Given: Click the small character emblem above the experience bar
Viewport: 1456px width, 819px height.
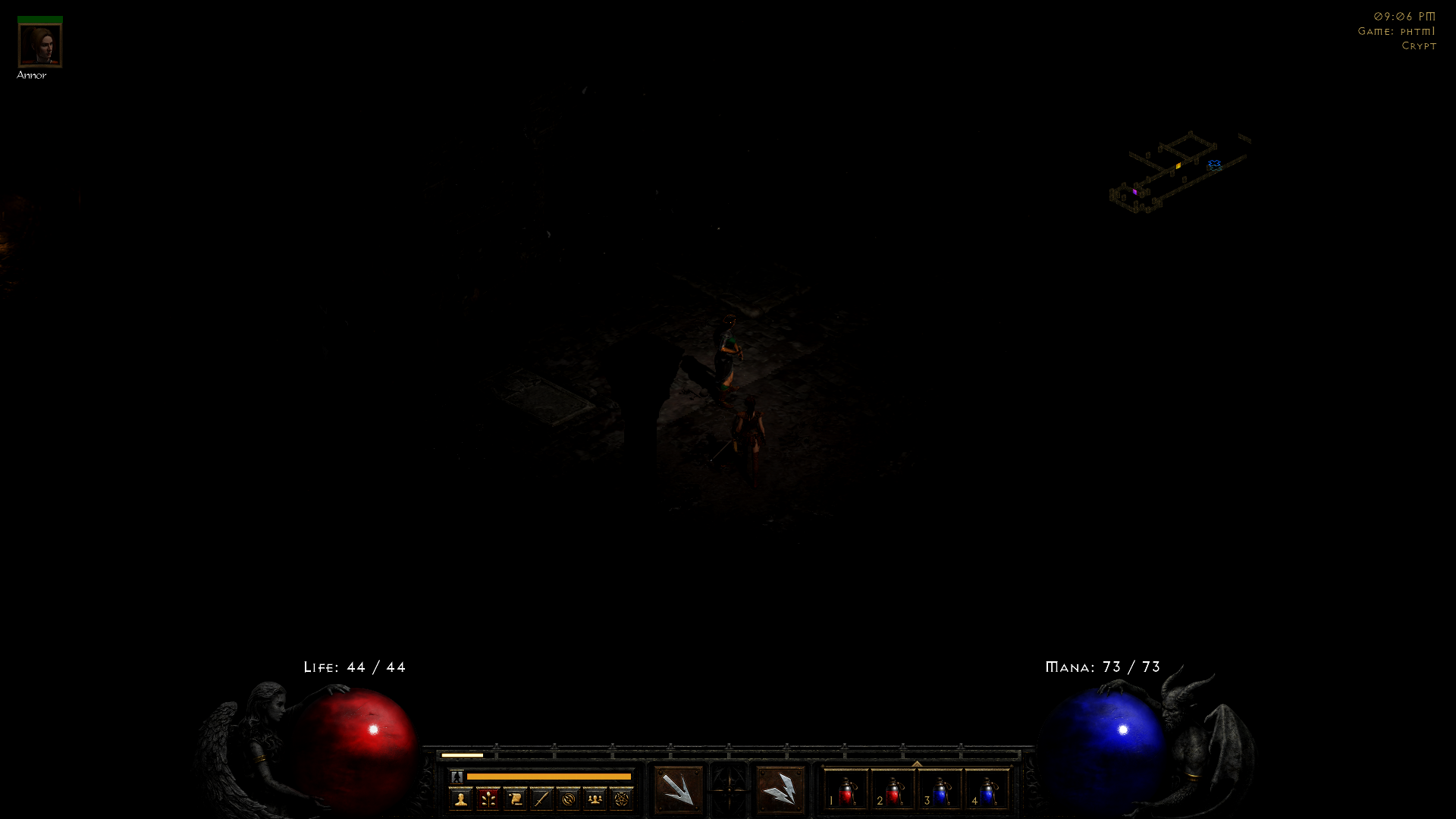Looking at the screenshot, I should (457, 776).
